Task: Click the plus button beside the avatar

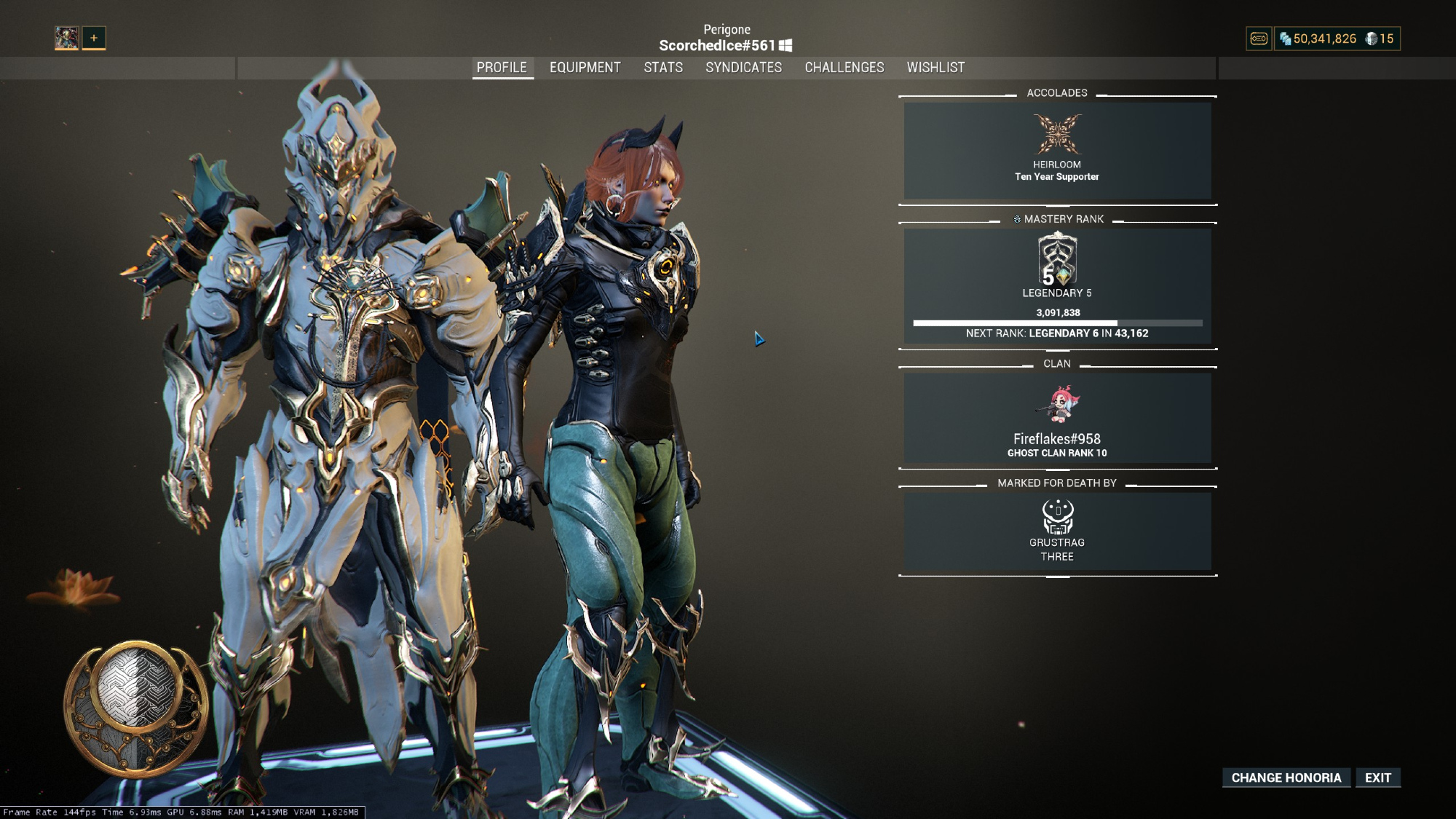Action: (94, 38)
